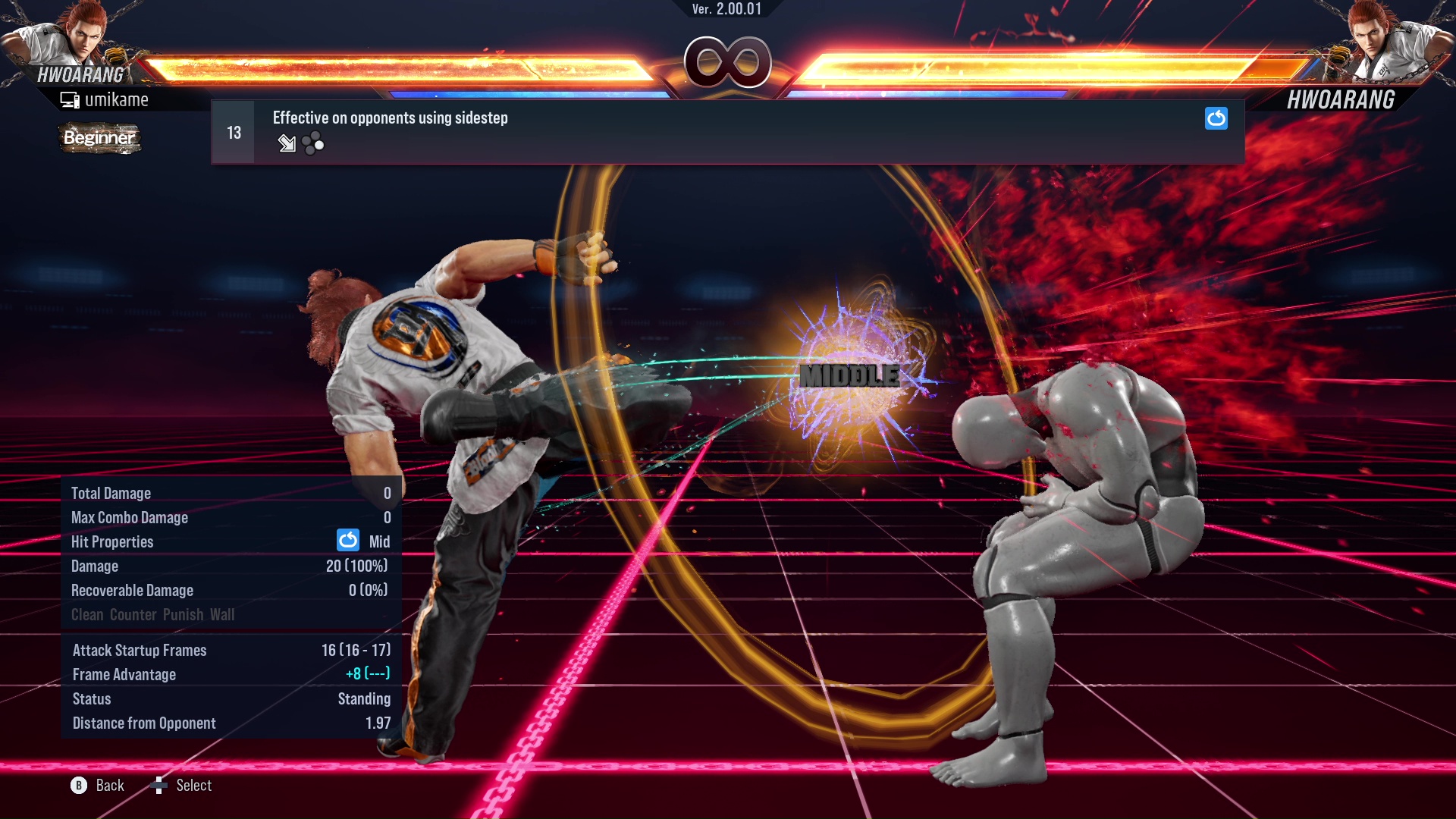Toggle the Punish status label
The image size is (1456, 819).
click(181, 614)
